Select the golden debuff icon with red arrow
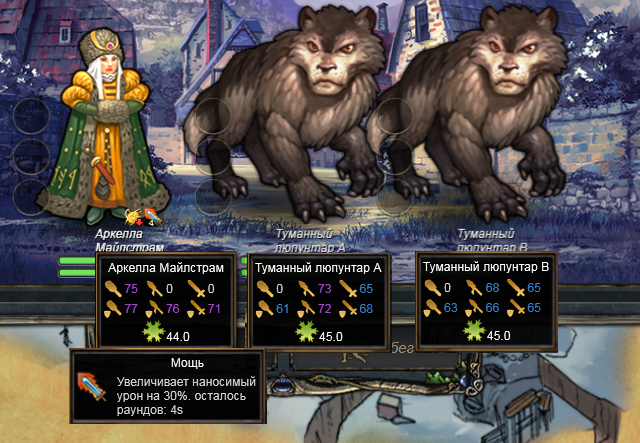 click(133, 214)
